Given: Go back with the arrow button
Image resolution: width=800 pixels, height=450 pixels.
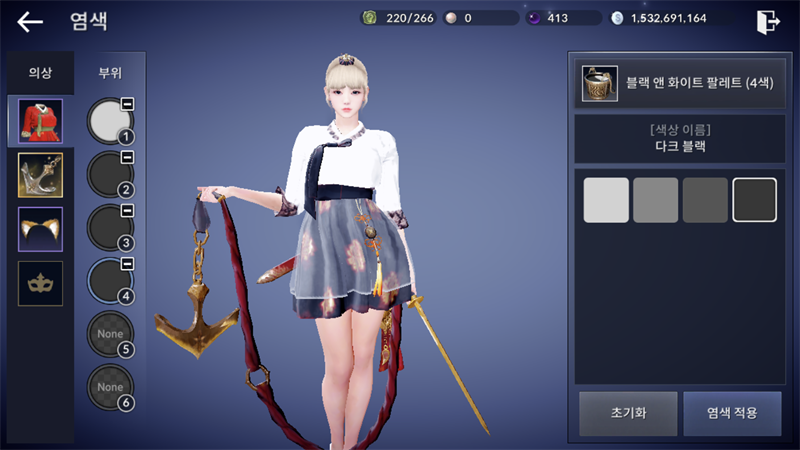Looking at the screenshot, I should click(x=30, y=21).
